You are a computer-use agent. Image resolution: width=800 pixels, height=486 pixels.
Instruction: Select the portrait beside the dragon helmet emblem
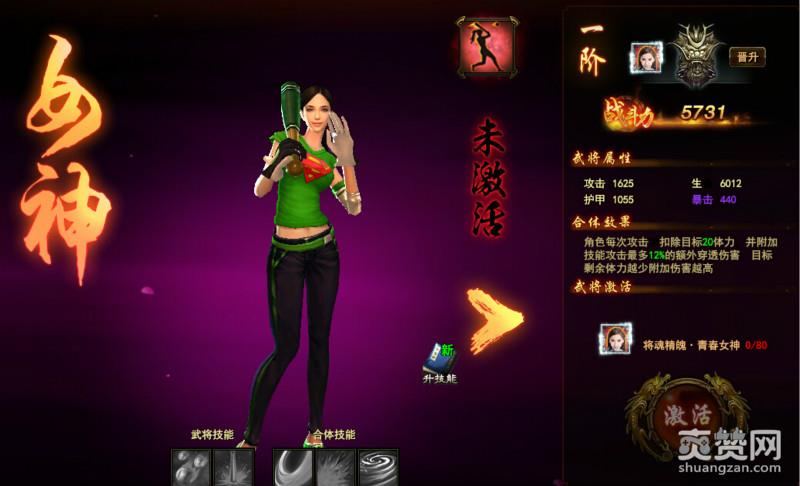(645, 58)
